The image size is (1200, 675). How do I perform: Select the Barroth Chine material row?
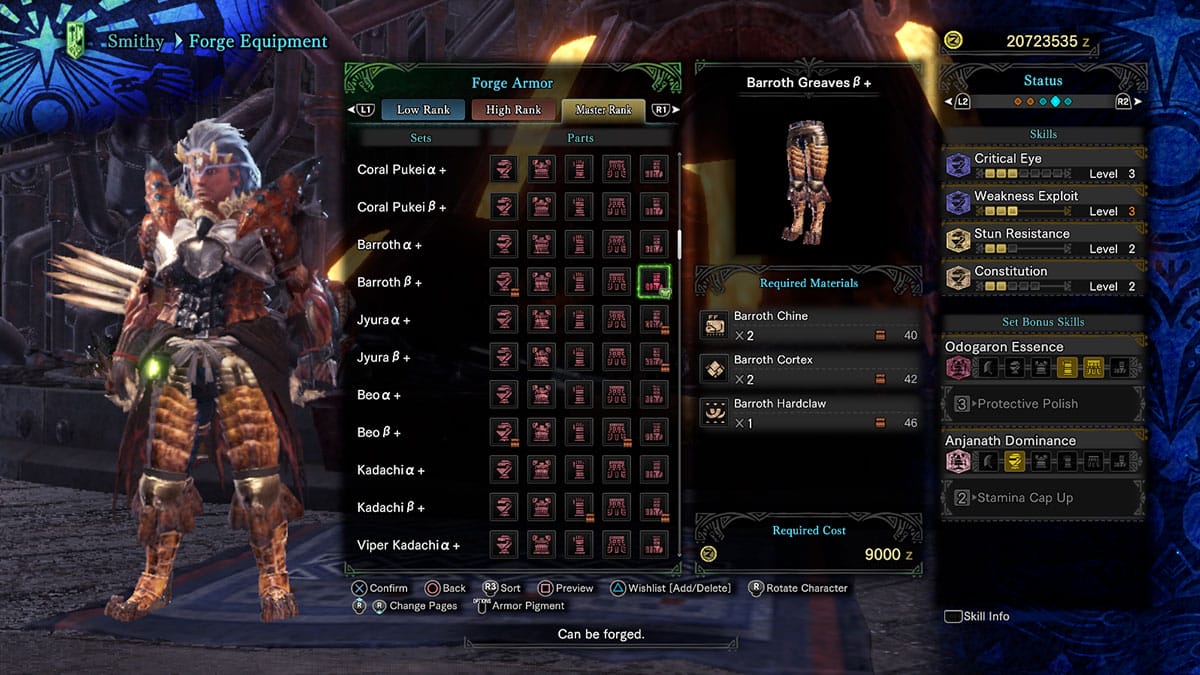(808, 325)
